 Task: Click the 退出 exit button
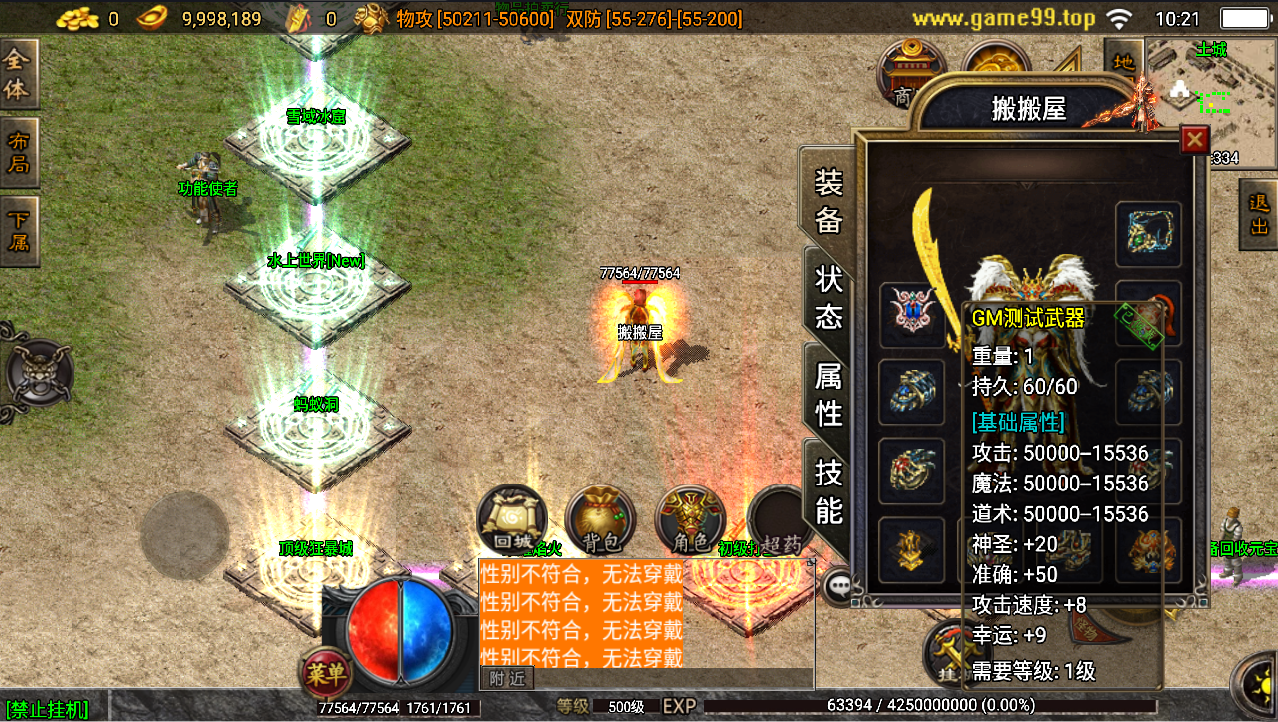click(1259, 215)
